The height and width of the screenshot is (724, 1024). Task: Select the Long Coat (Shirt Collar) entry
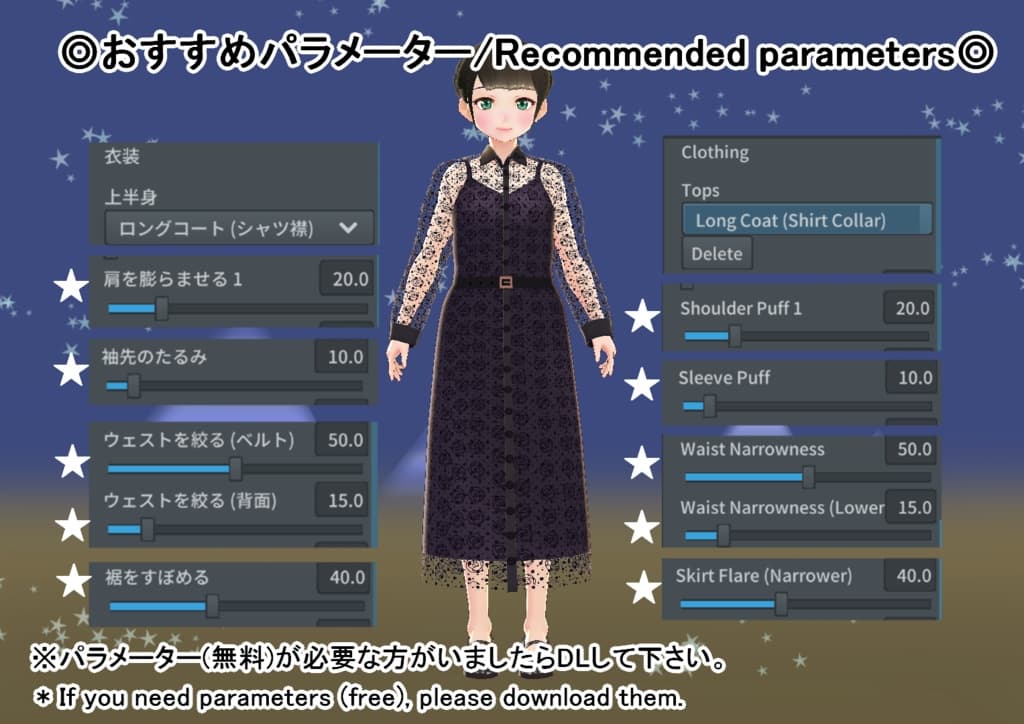(x=806, y=220)
